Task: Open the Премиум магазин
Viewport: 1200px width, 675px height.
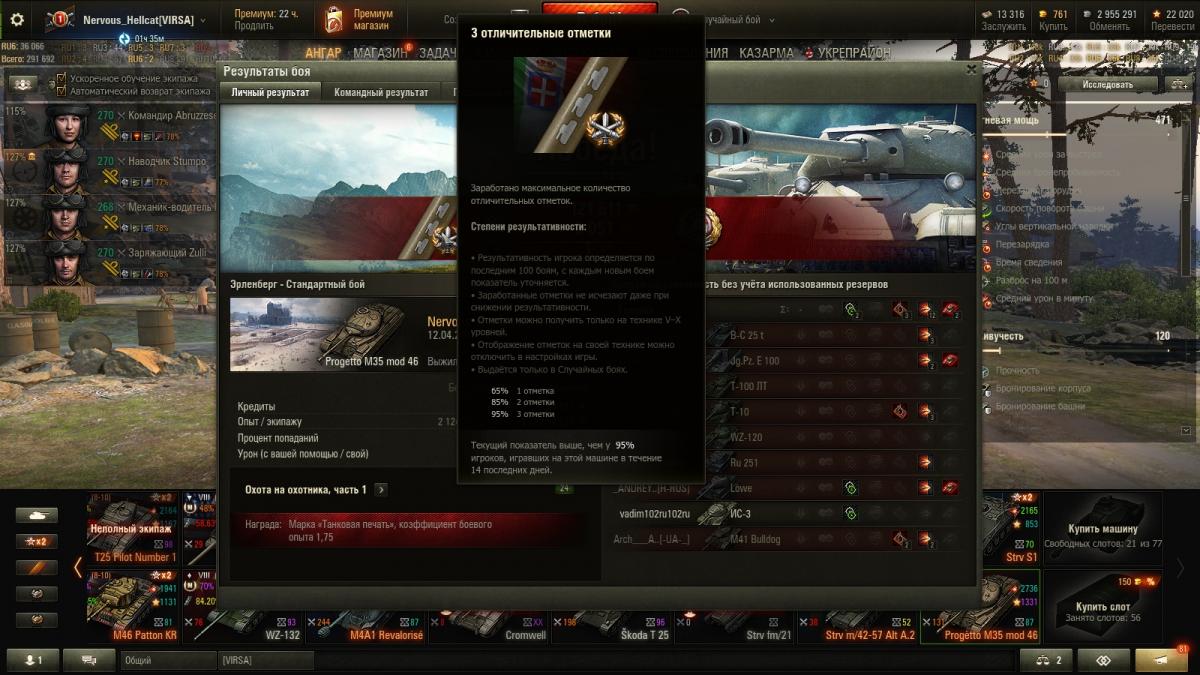Action: pos(359,20)
